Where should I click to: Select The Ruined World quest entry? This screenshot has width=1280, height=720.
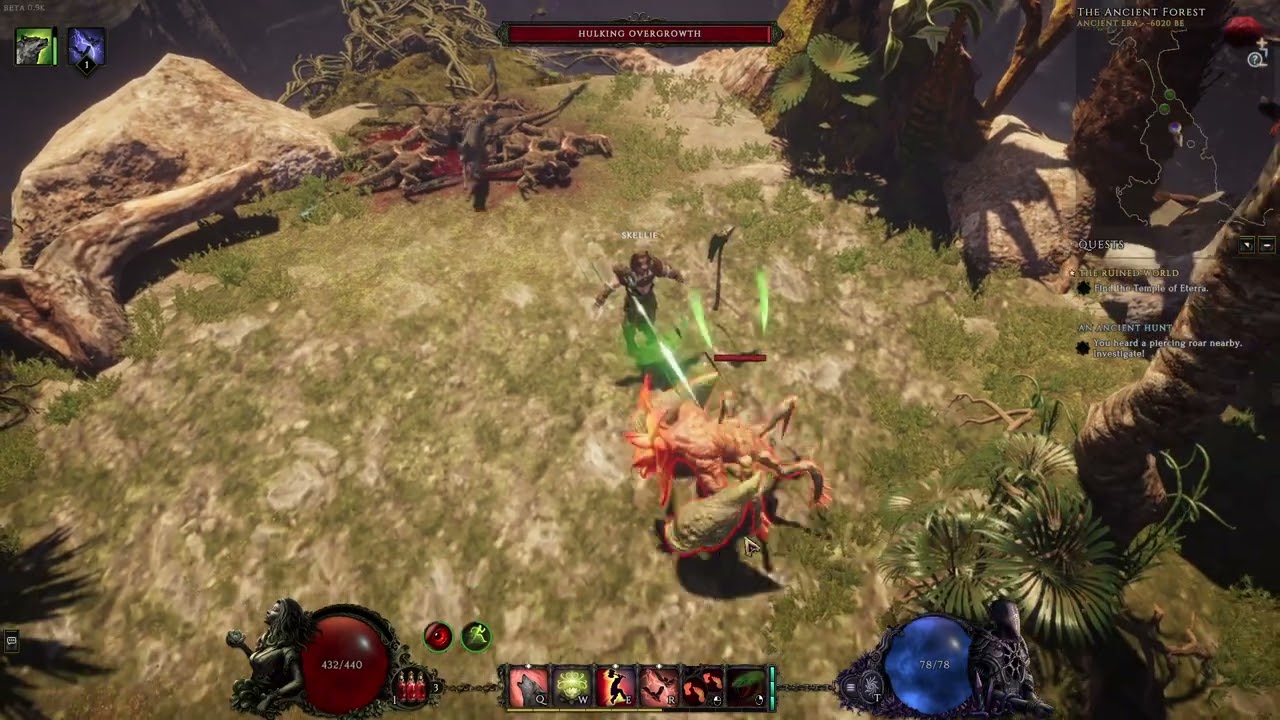point(1128,273)
